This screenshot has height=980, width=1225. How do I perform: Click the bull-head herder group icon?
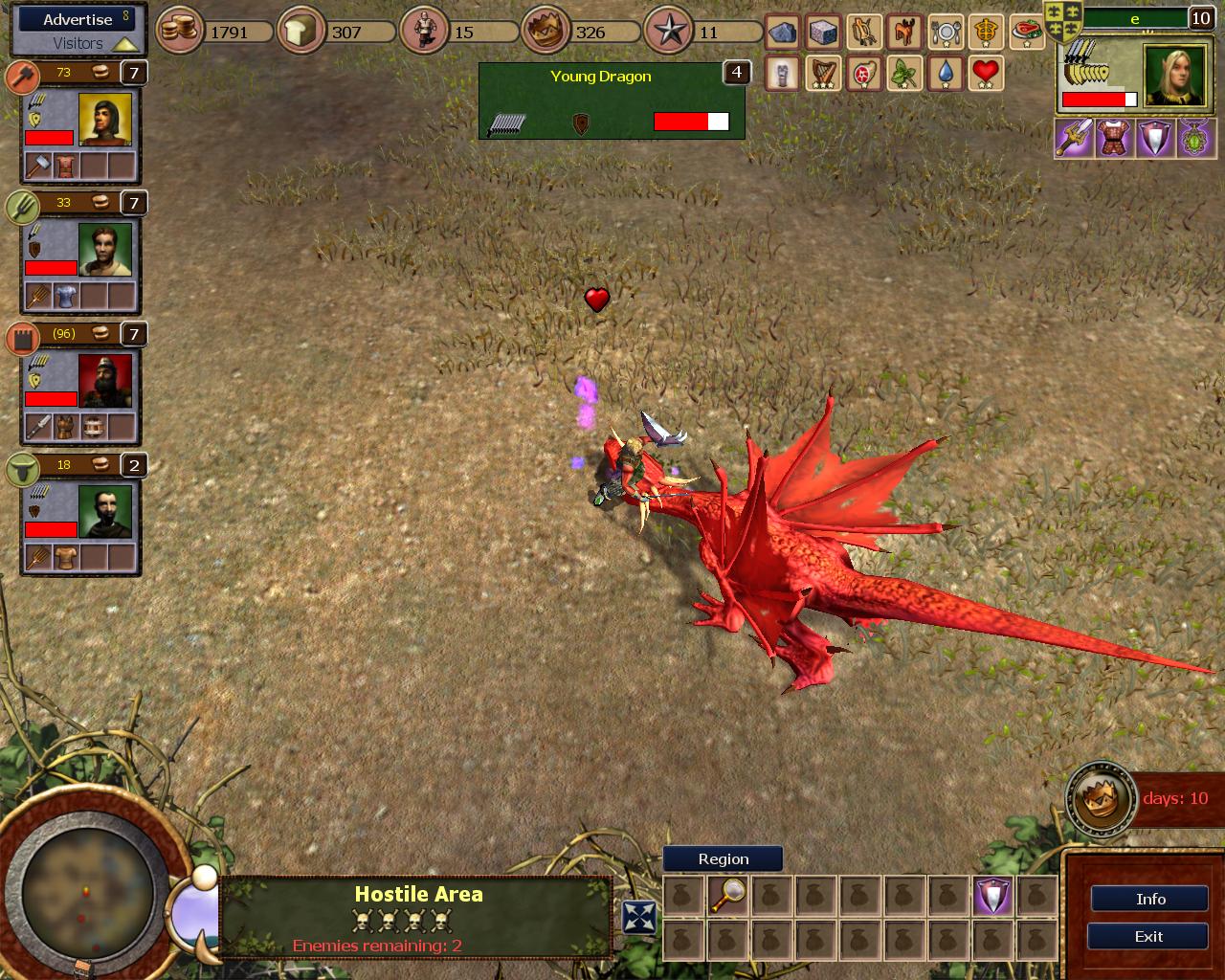[22, 468]
